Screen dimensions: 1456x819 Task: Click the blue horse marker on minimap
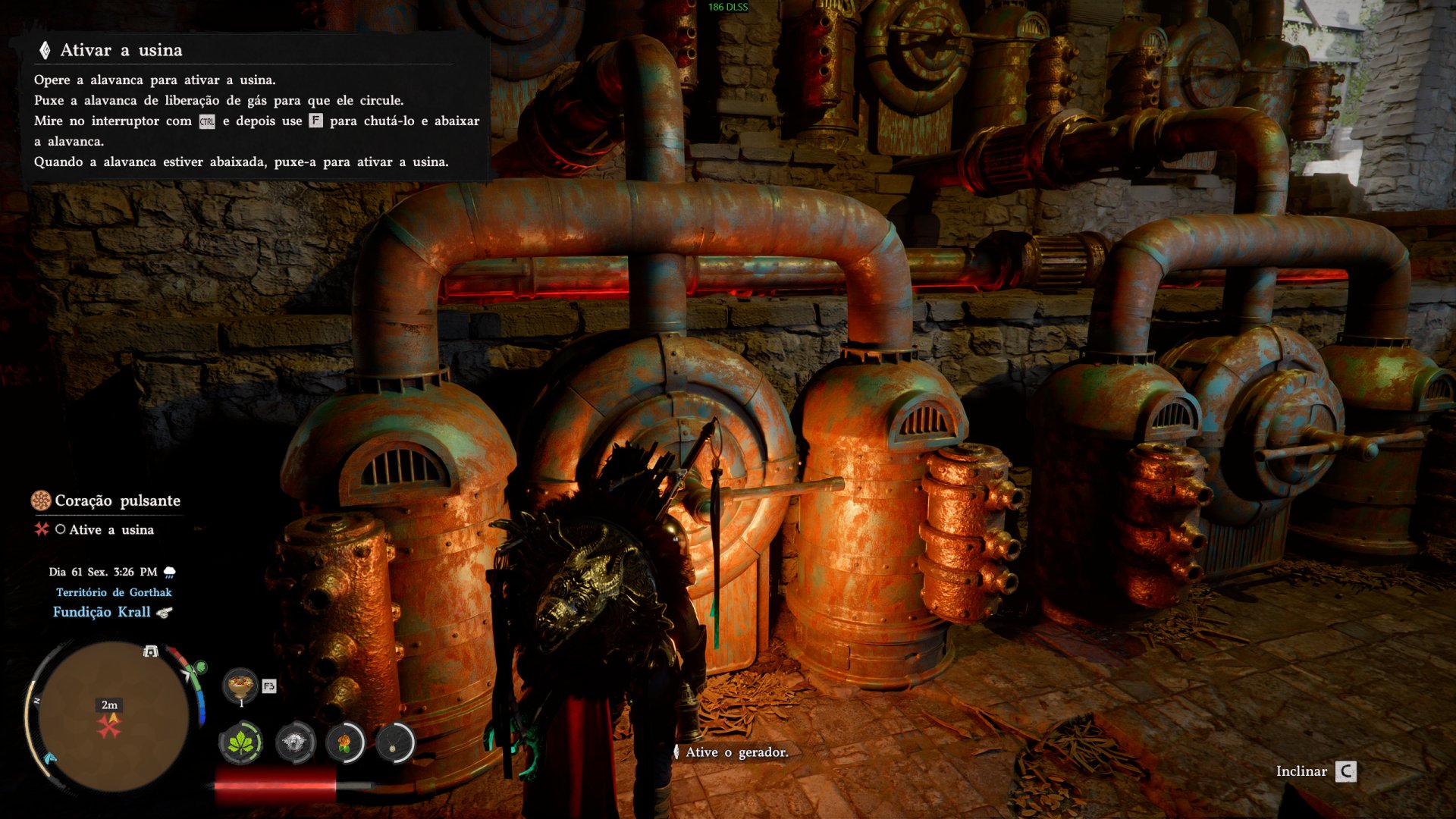[50, 758]
